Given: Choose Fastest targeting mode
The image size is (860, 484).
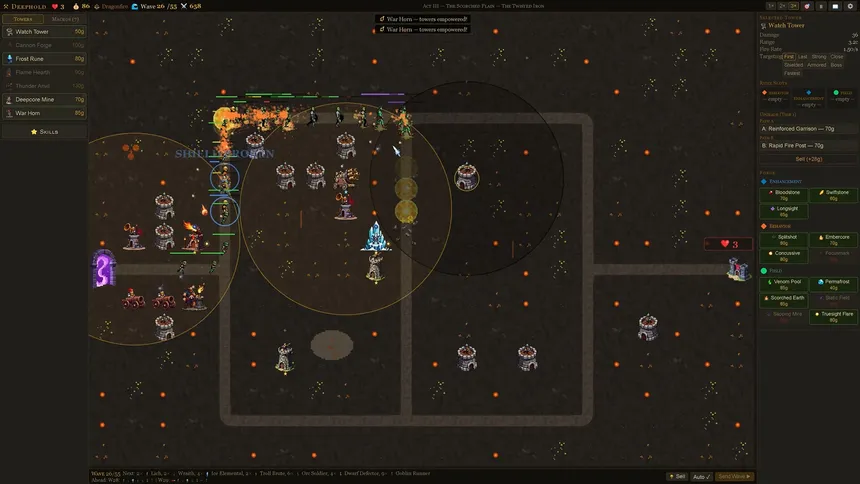Looking at the screenshot, I should point(791,73).
